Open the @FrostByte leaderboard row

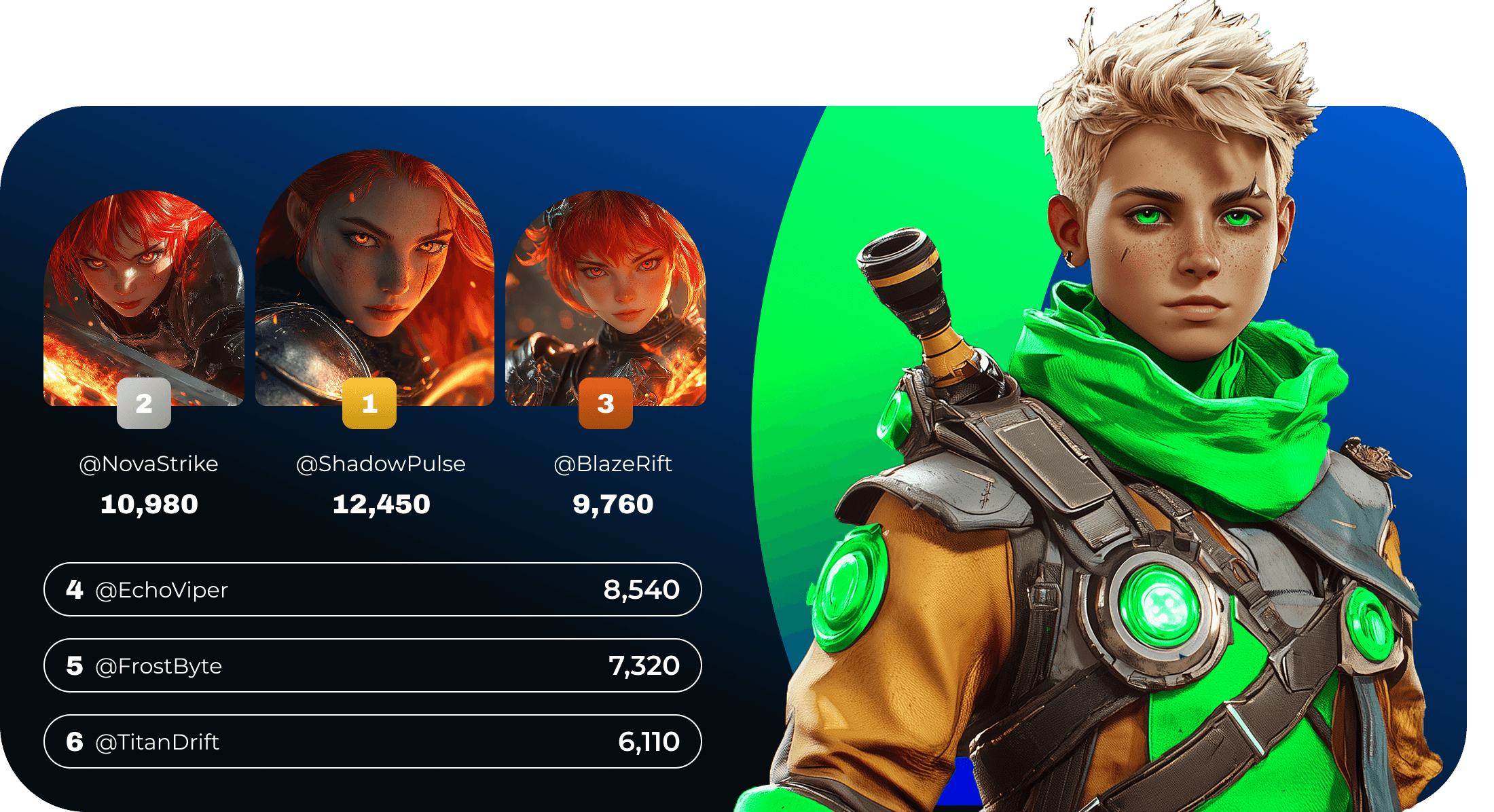pyautogui.click(x=372, y=665)
